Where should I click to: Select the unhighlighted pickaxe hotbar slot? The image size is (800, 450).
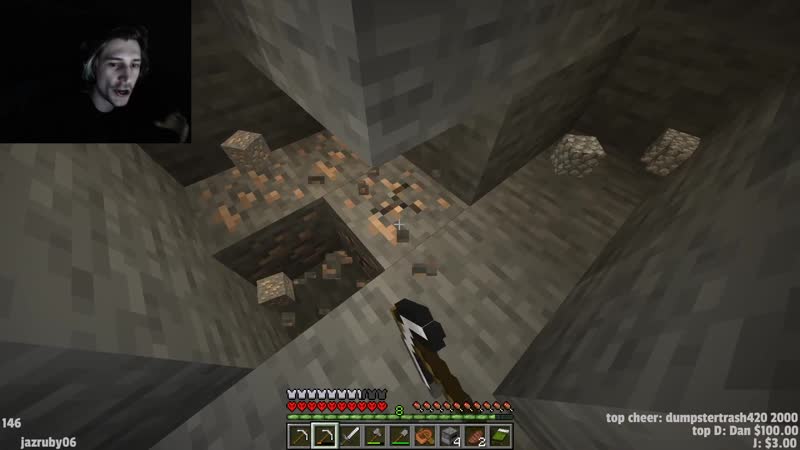click(x=300, y=435)
